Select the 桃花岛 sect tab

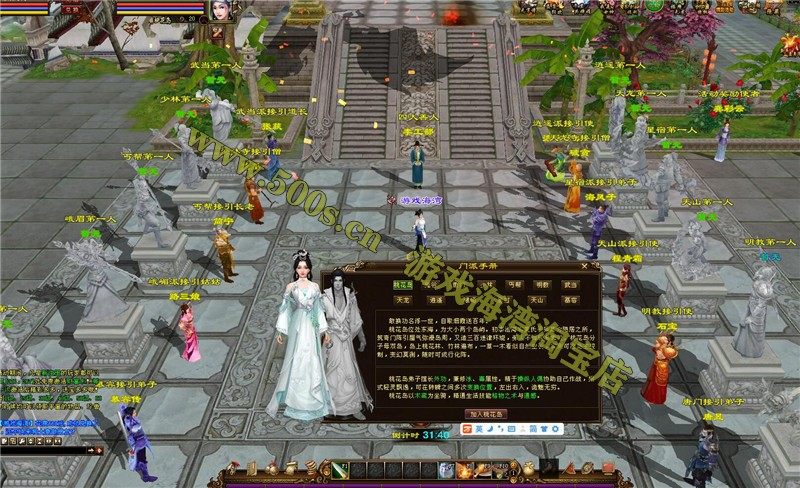(x=402, y=284)
